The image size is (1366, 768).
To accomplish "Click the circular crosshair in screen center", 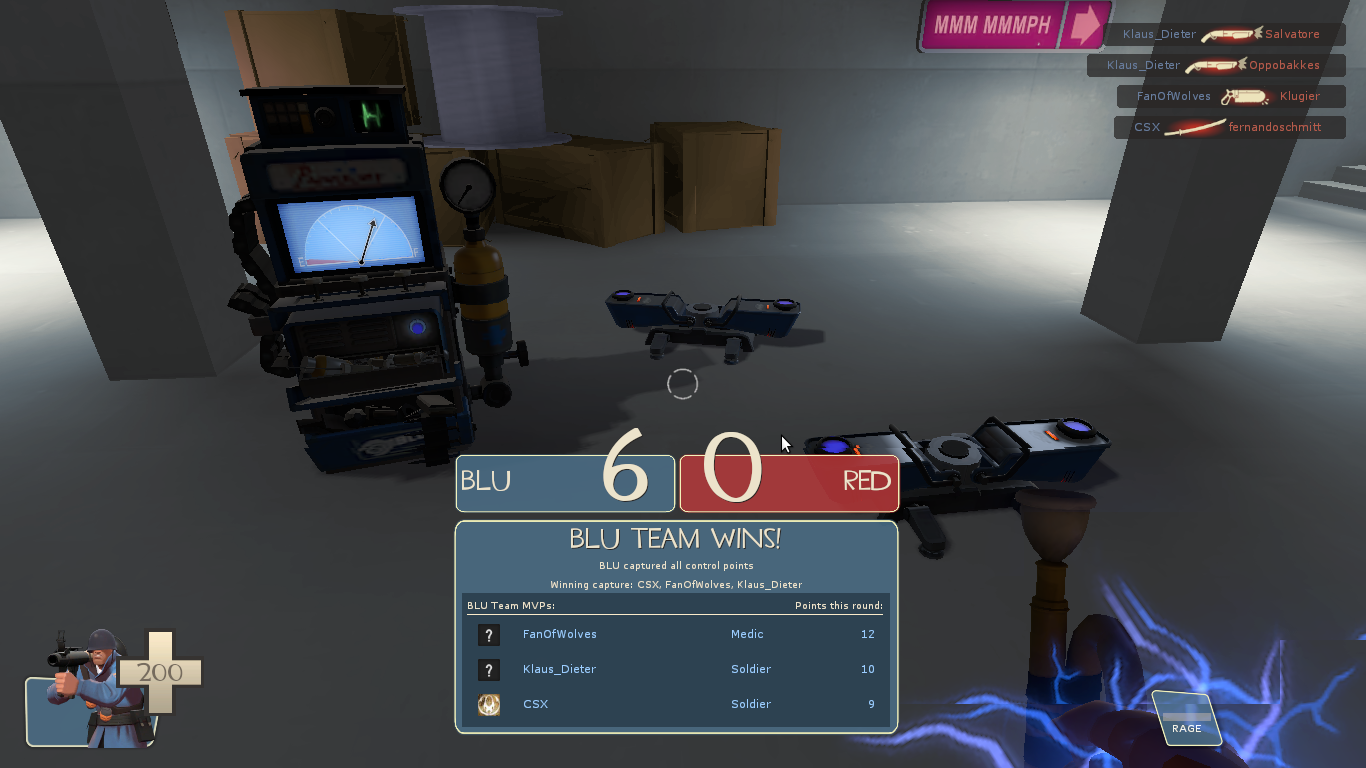I will 683,384.
